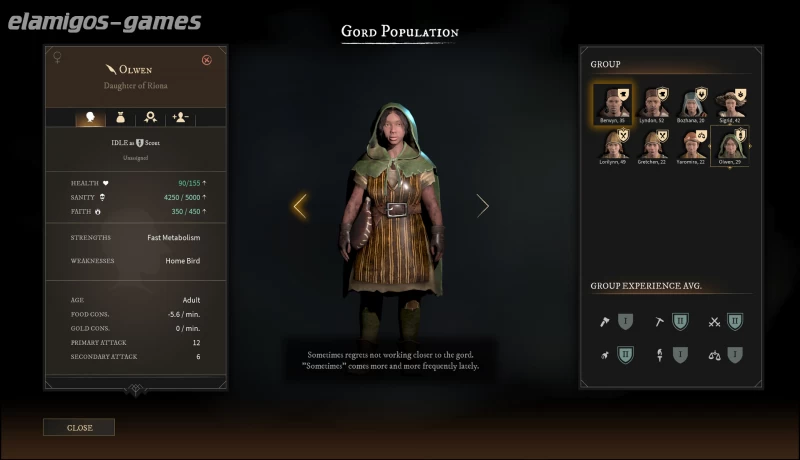The image size is (800, 460).
Task: Select Berwyn's portrait in the group
Action: 610,102
